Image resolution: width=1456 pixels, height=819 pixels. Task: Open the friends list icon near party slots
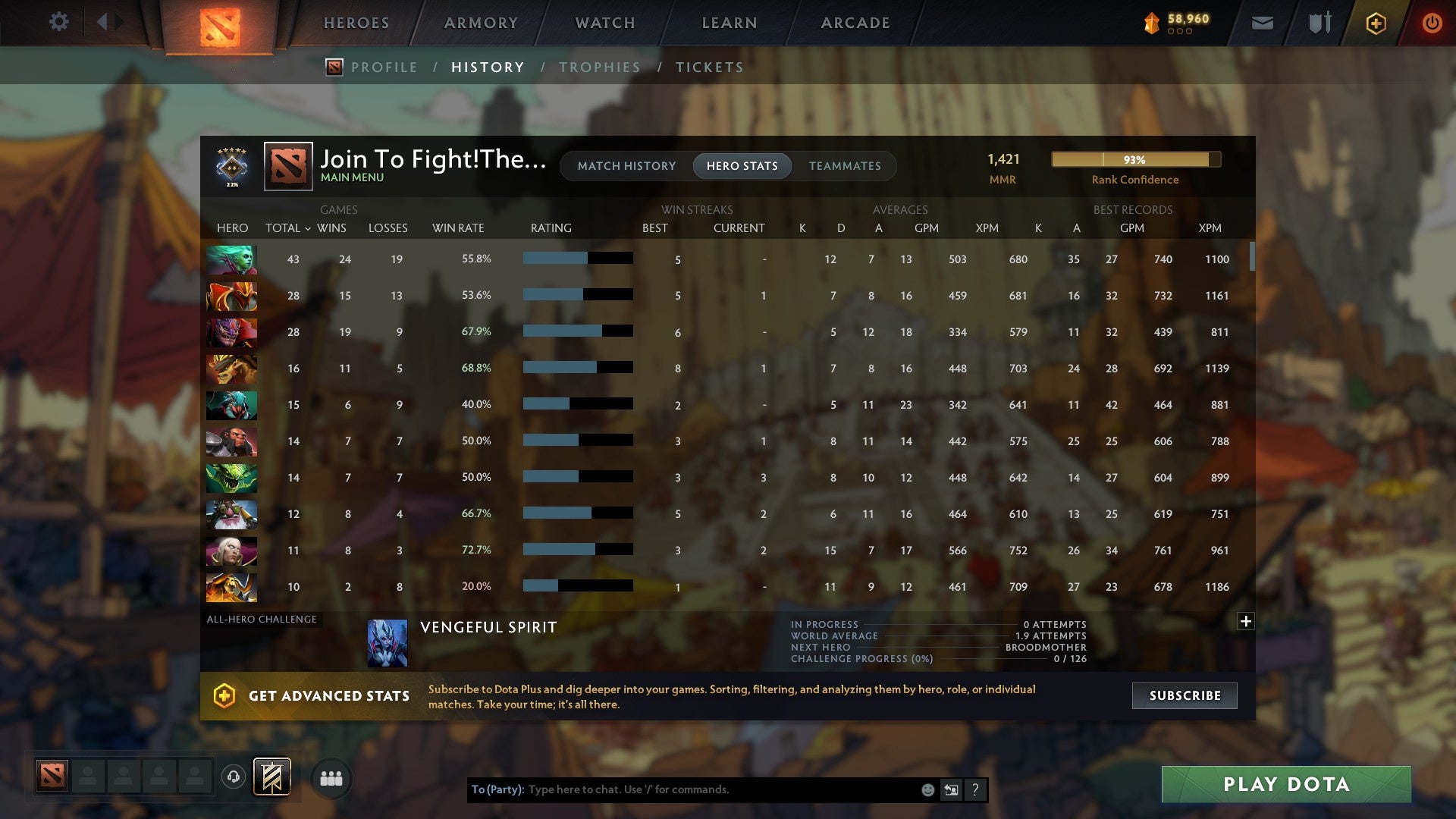coord(331,777)
